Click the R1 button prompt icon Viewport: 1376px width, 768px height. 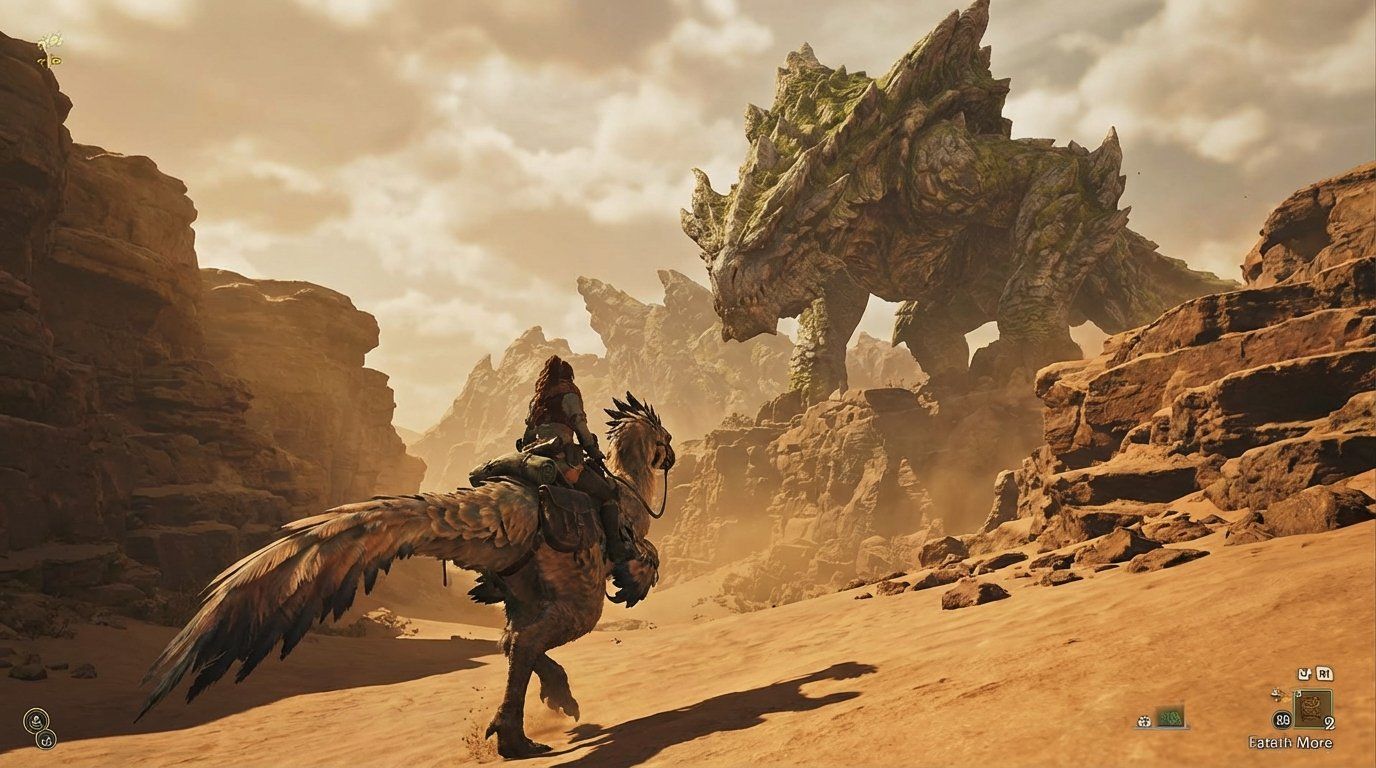tap(1326, 672)
